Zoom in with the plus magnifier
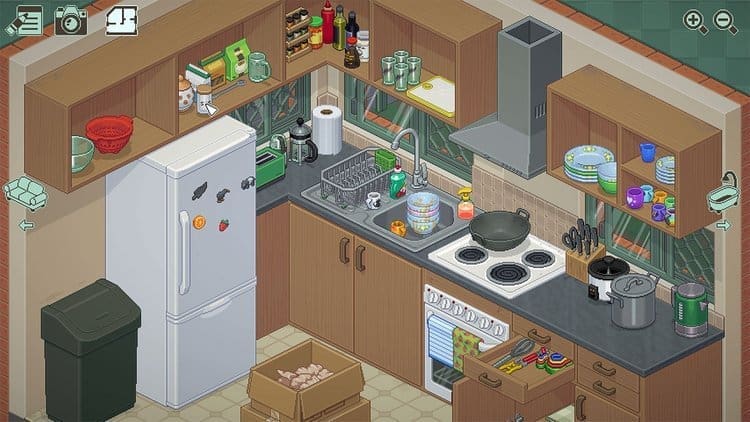This screenshot has height=422, width=750. pyautogui.click(x=694, y=20)
